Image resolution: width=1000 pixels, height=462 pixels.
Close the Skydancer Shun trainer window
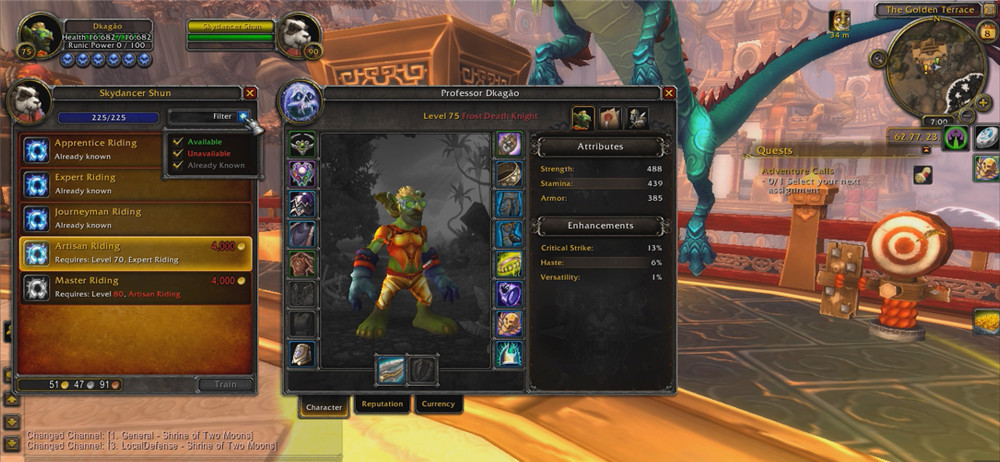click(250, 93)
